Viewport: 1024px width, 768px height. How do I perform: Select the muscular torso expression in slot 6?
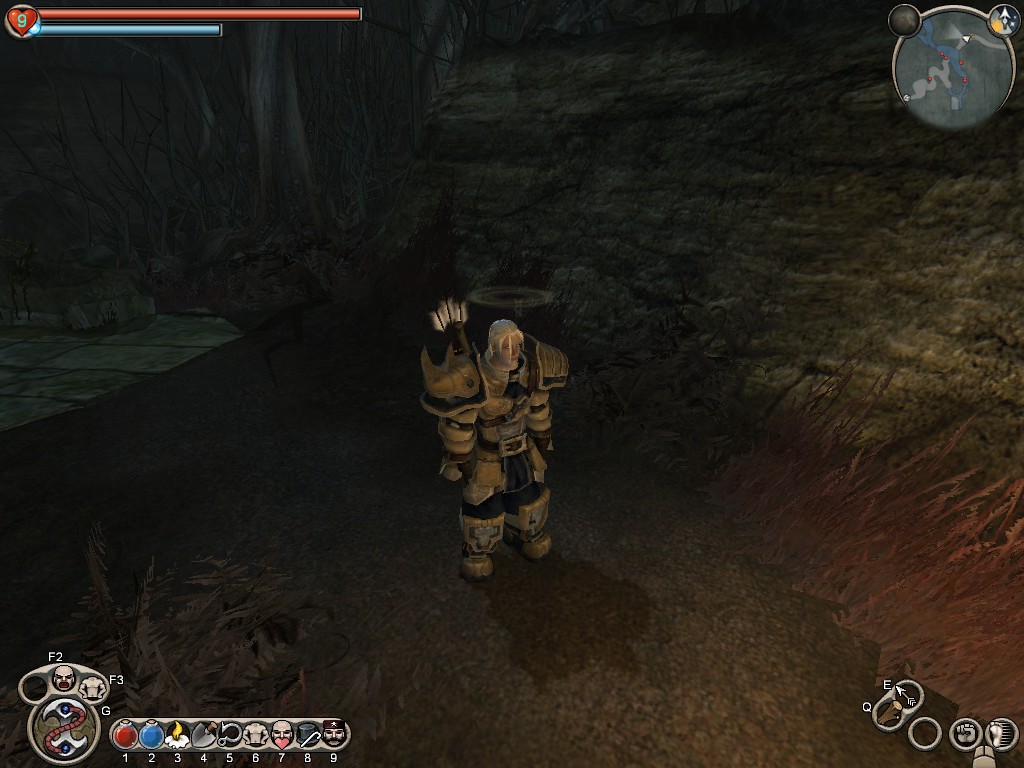(x=255, y=736)
